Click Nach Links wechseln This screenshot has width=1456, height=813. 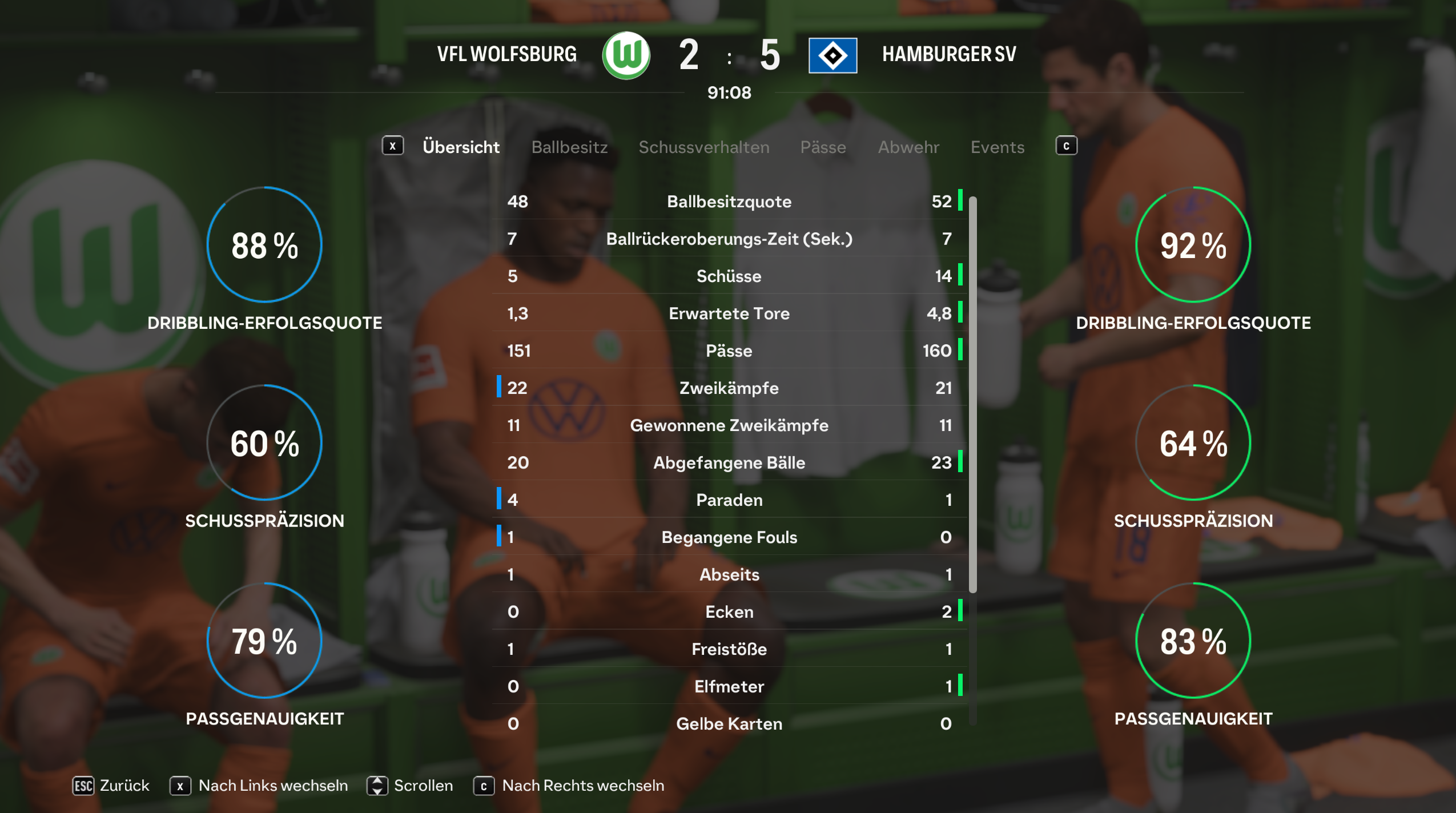[x=259, y=786]
